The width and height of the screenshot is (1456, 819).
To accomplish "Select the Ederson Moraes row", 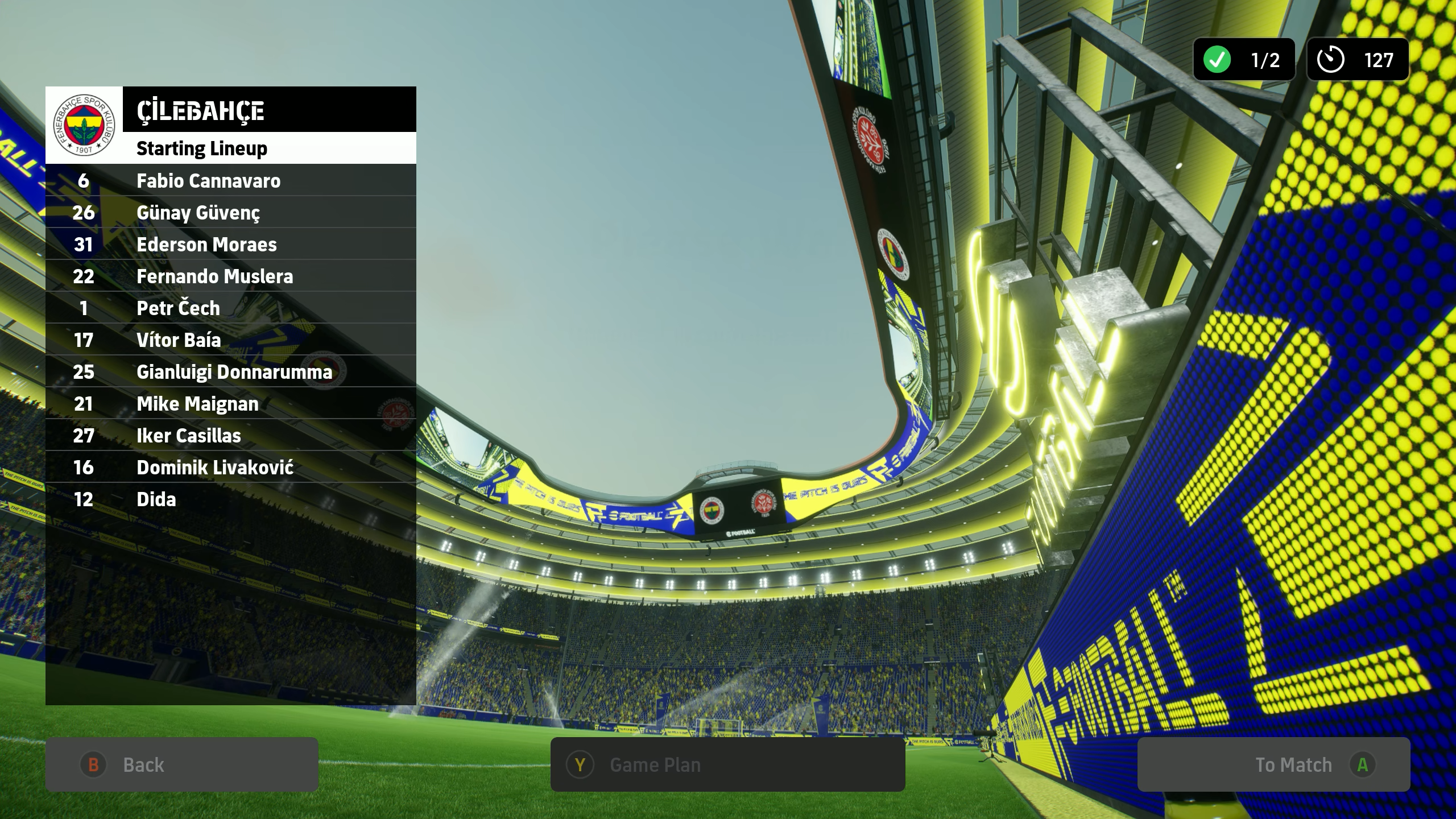I will [x=231, y=245].
